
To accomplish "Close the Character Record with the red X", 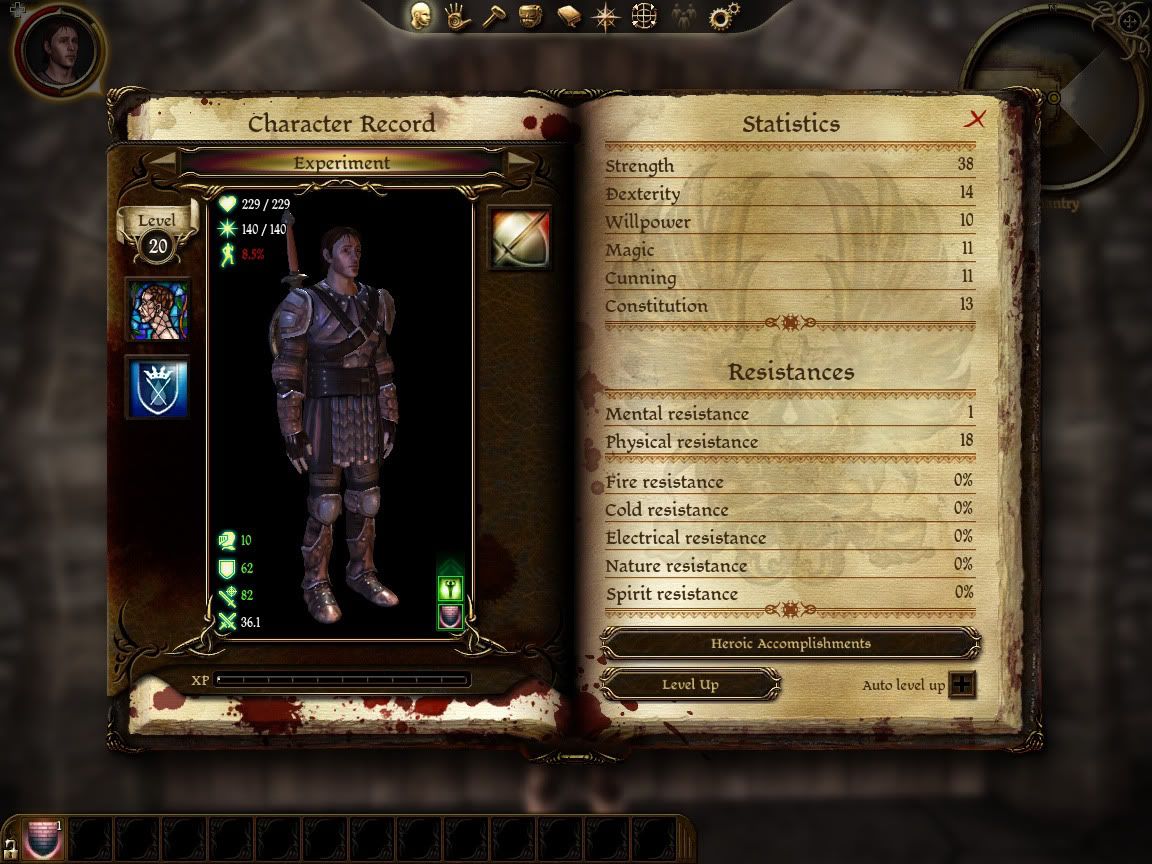I will coord(975,119).
